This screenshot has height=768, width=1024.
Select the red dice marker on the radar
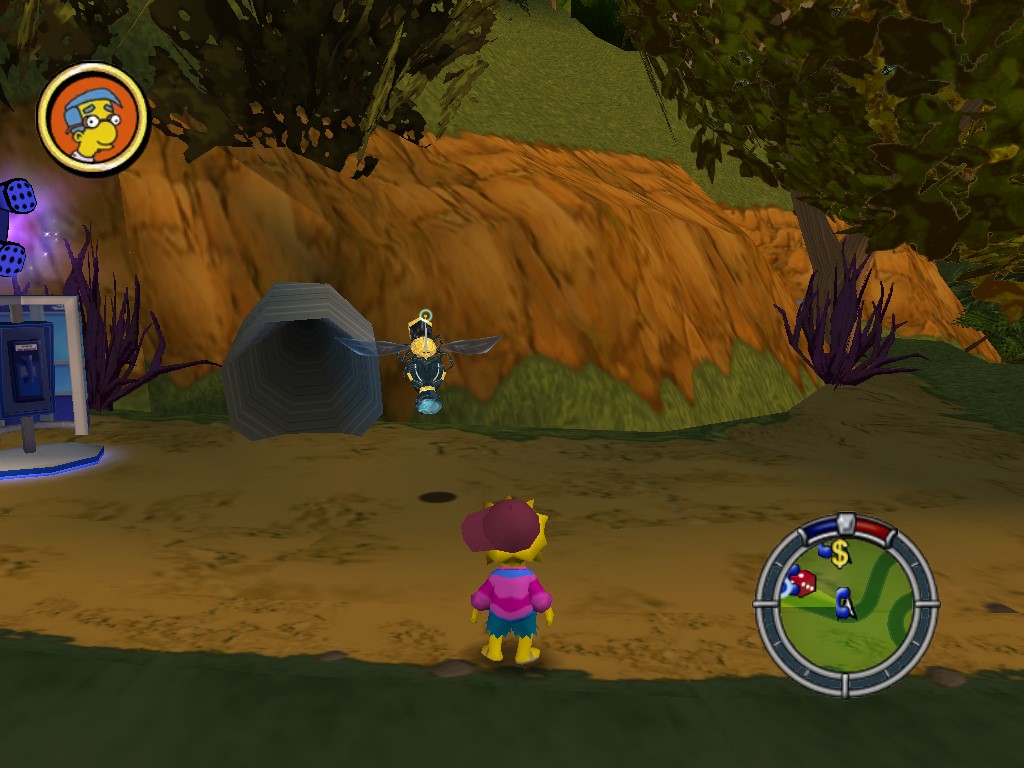click(802, 583)
